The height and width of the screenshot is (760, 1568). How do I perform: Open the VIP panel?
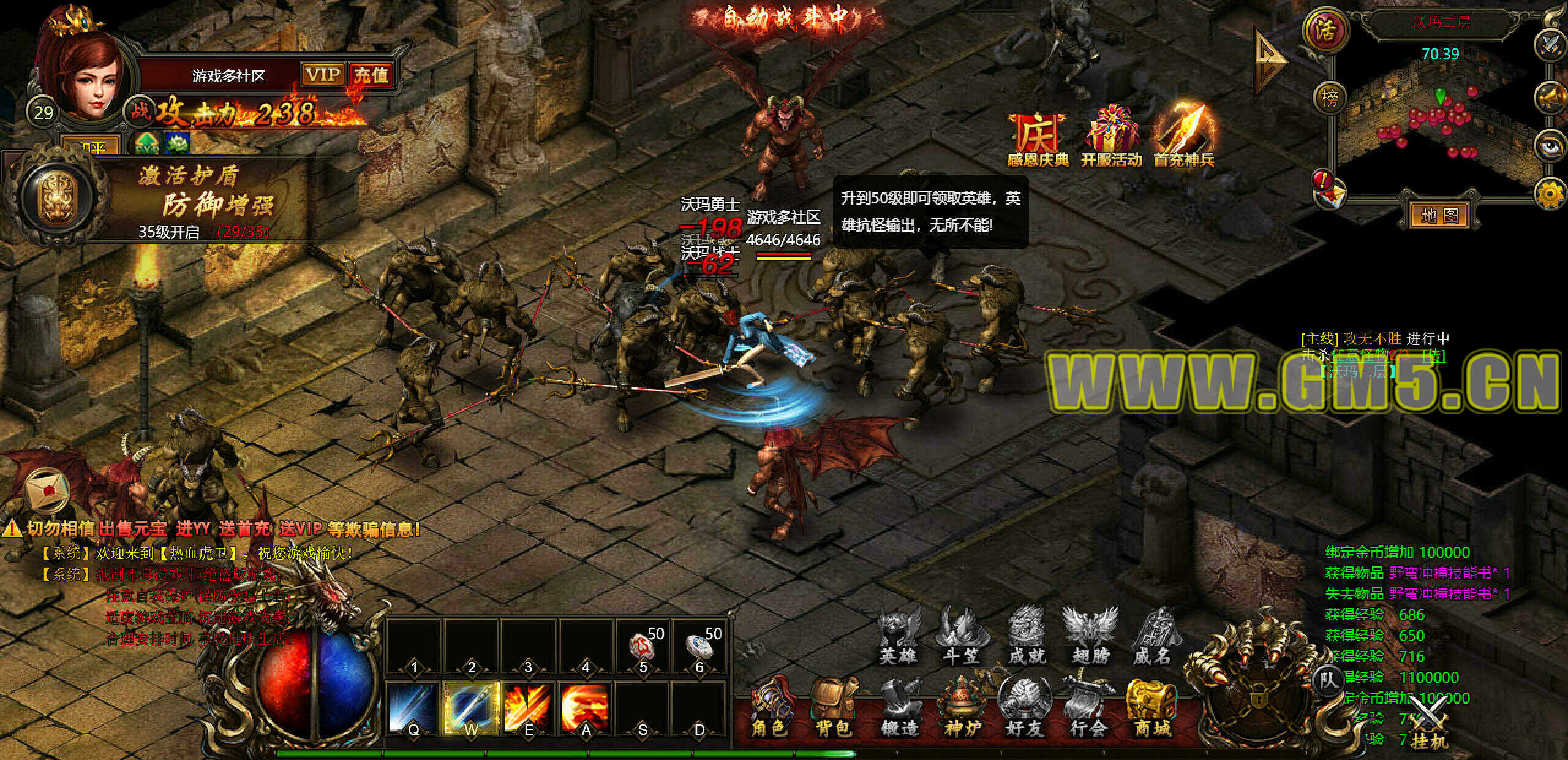(322, 75)
